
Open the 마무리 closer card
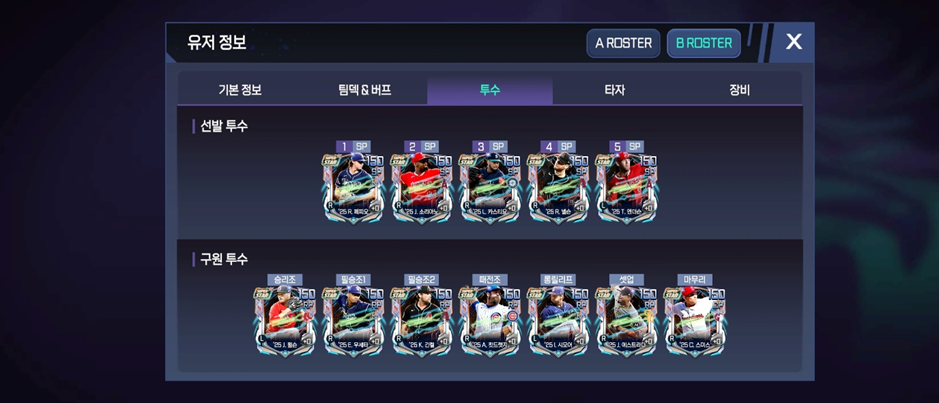pos(695,321)
